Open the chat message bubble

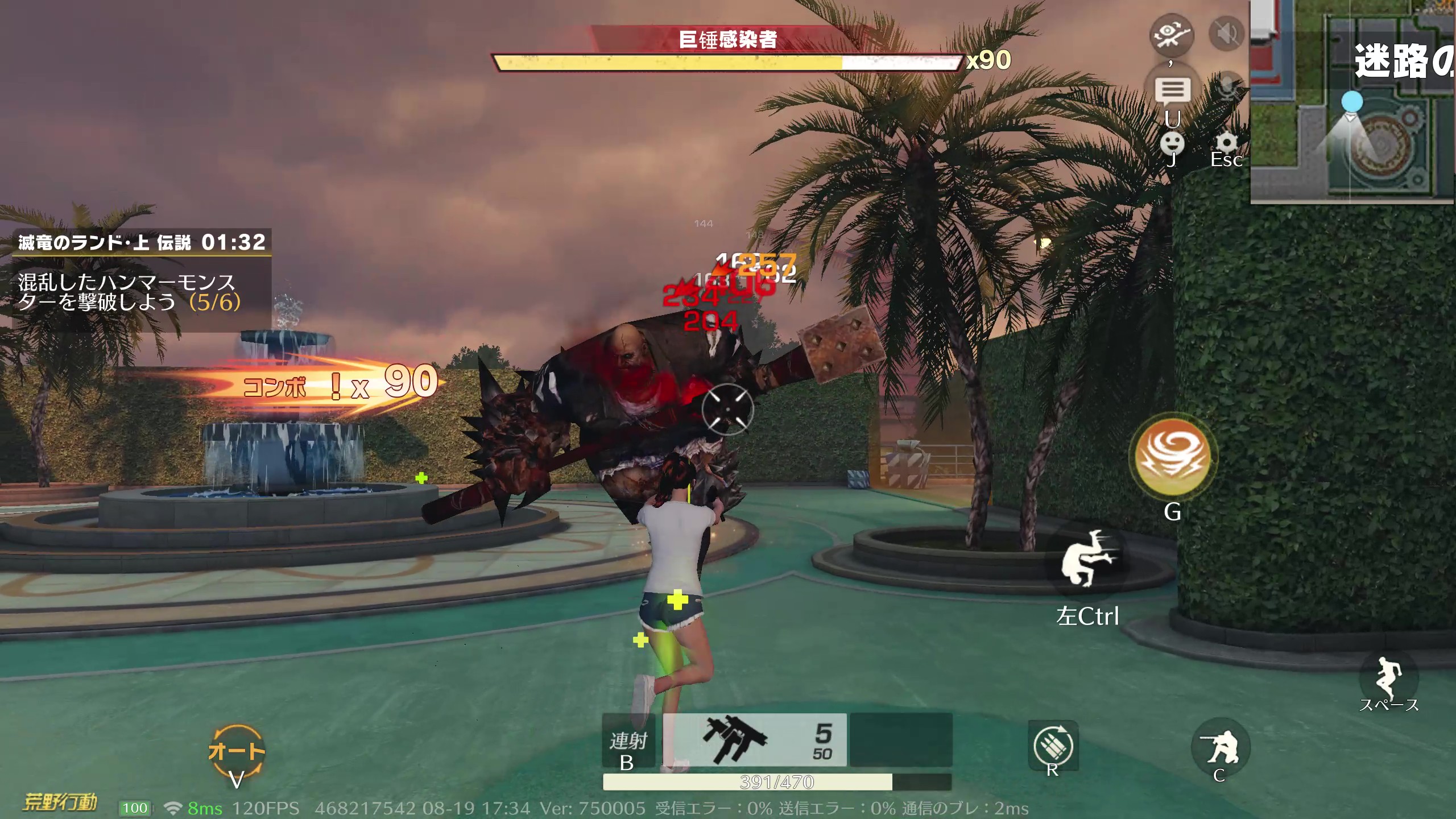[x=1172, y=90]
